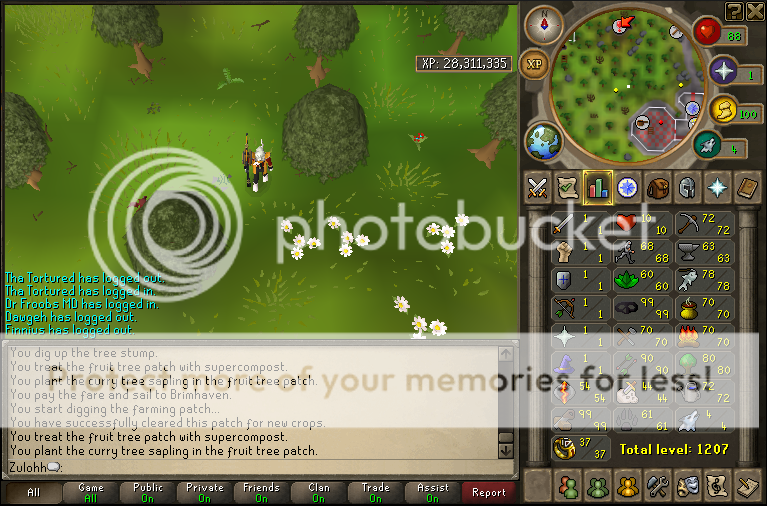Open the world map globe
The image size is (767, 506).
pos(545,140)
